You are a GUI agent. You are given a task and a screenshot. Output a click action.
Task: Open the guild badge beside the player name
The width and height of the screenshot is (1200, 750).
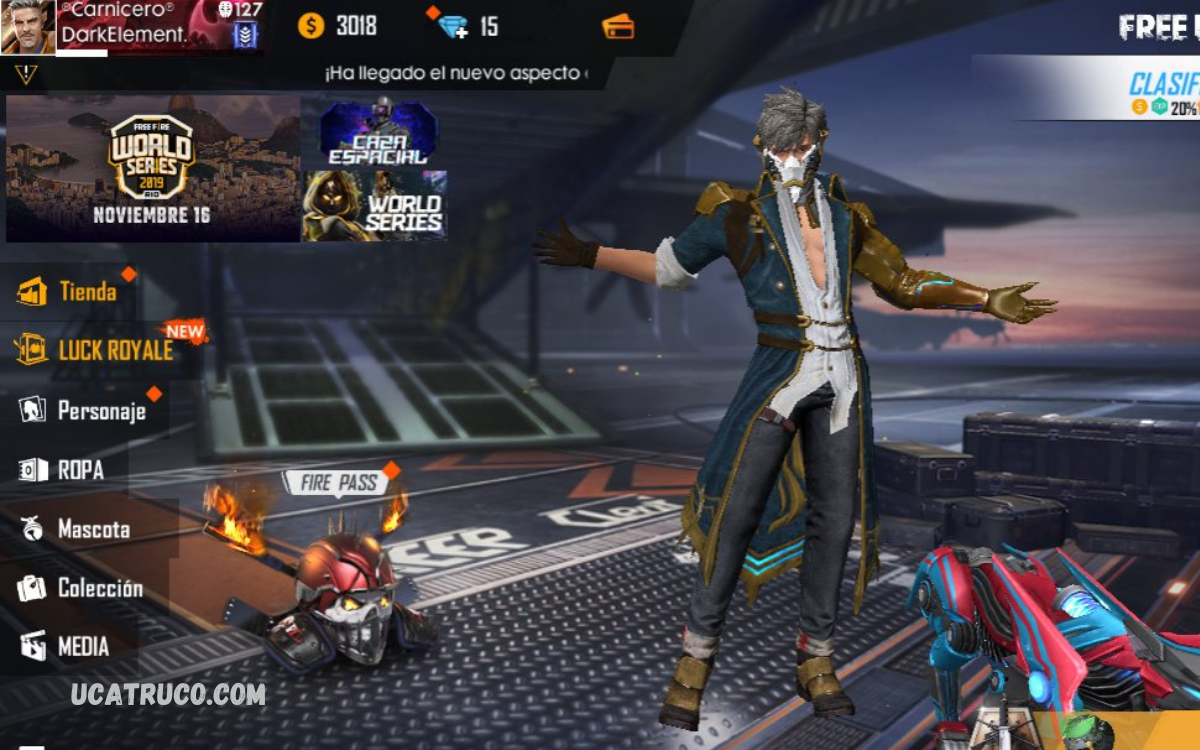click(x=244, y=35)
